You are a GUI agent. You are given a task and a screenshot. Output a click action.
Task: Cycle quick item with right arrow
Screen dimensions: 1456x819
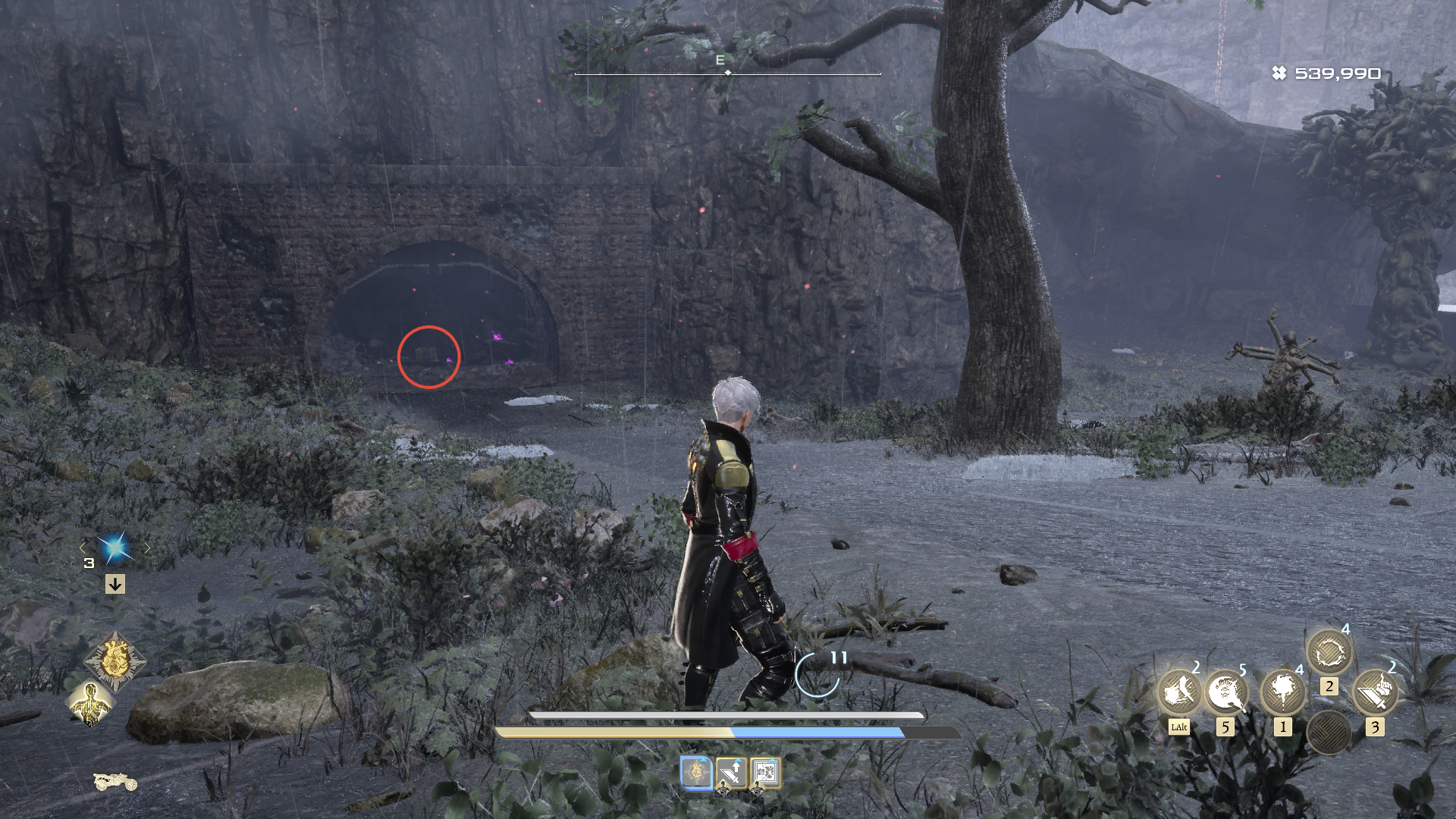click(147, 548)
